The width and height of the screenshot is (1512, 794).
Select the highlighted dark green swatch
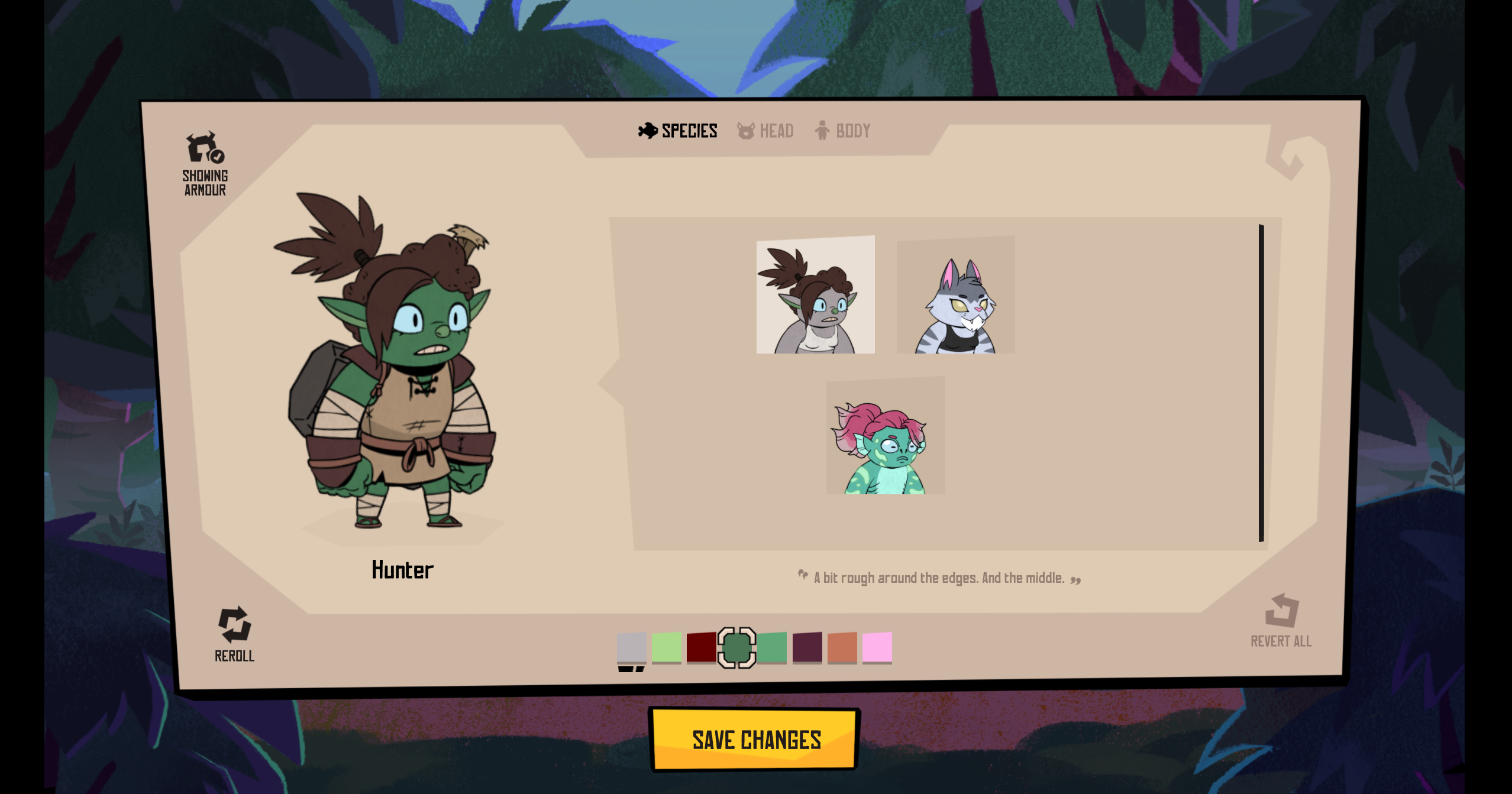click(x=737, y=647)
